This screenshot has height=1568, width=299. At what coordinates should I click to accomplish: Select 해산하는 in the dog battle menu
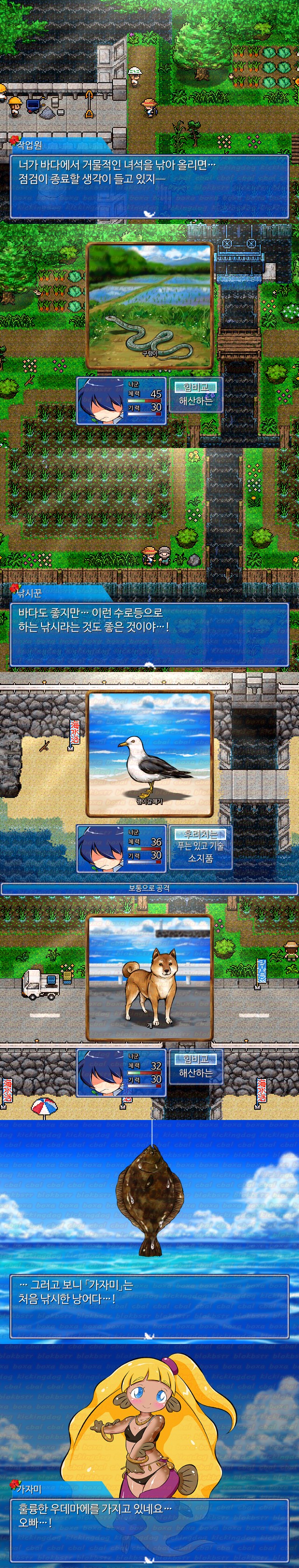195,1073
